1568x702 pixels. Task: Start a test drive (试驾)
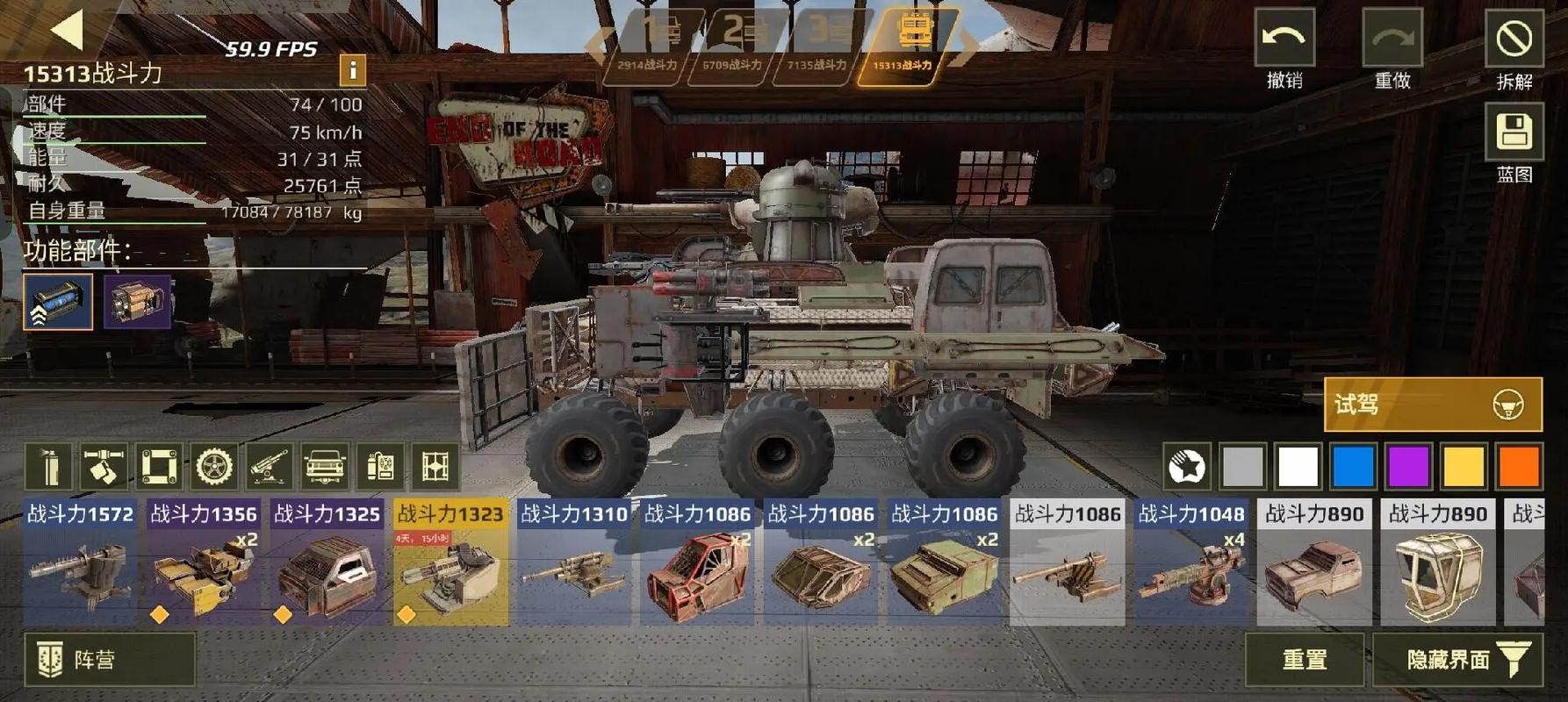pos(1432,405)
